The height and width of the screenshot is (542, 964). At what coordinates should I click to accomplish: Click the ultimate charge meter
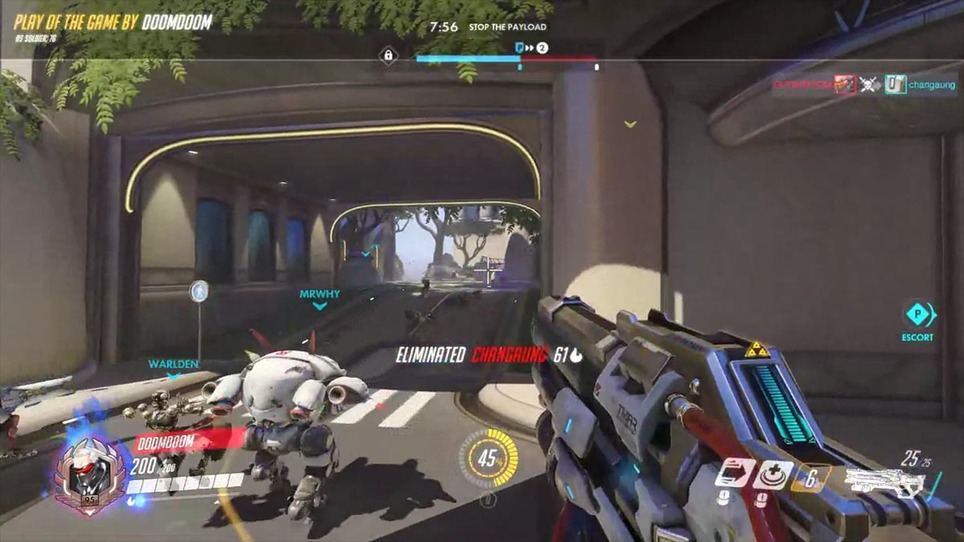click(488, 459)
